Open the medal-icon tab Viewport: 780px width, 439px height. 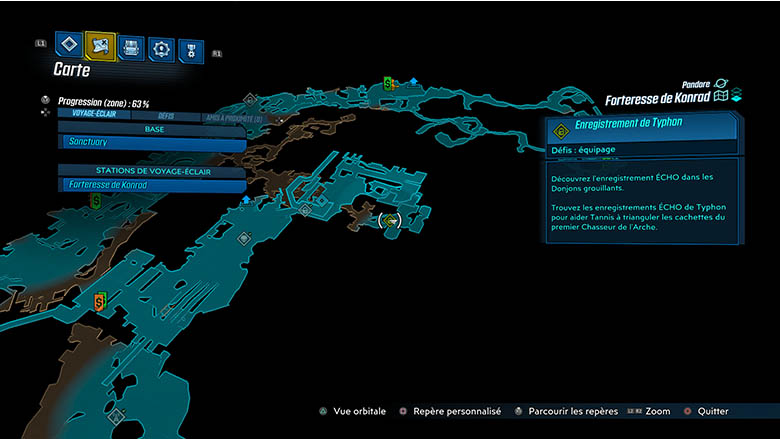pyautogui.click(x=190, y=50)
